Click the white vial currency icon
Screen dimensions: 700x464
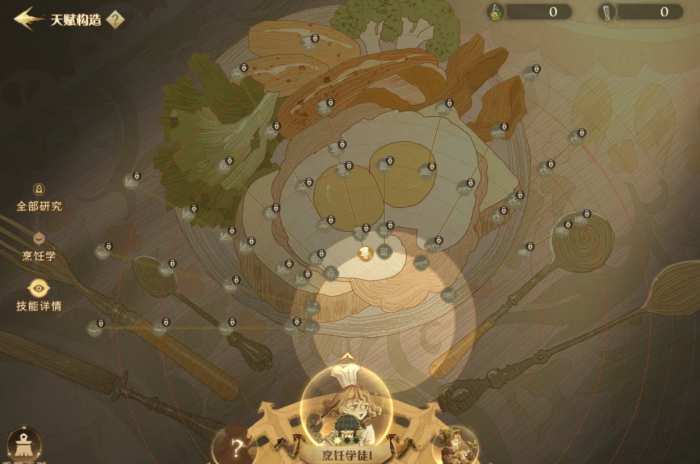point(607,12)
